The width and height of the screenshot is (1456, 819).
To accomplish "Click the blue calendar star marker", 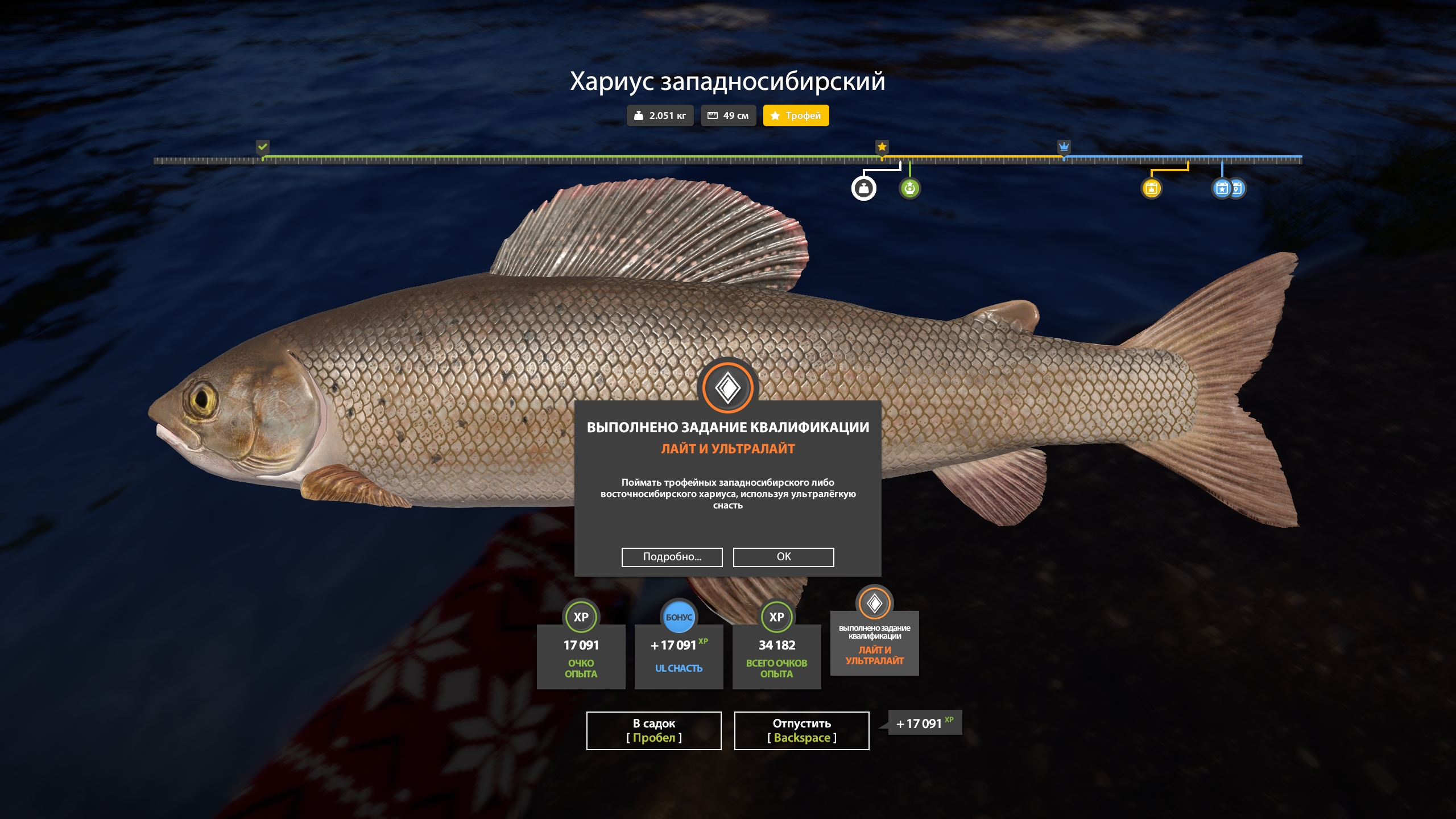I will pos(1221,188).
